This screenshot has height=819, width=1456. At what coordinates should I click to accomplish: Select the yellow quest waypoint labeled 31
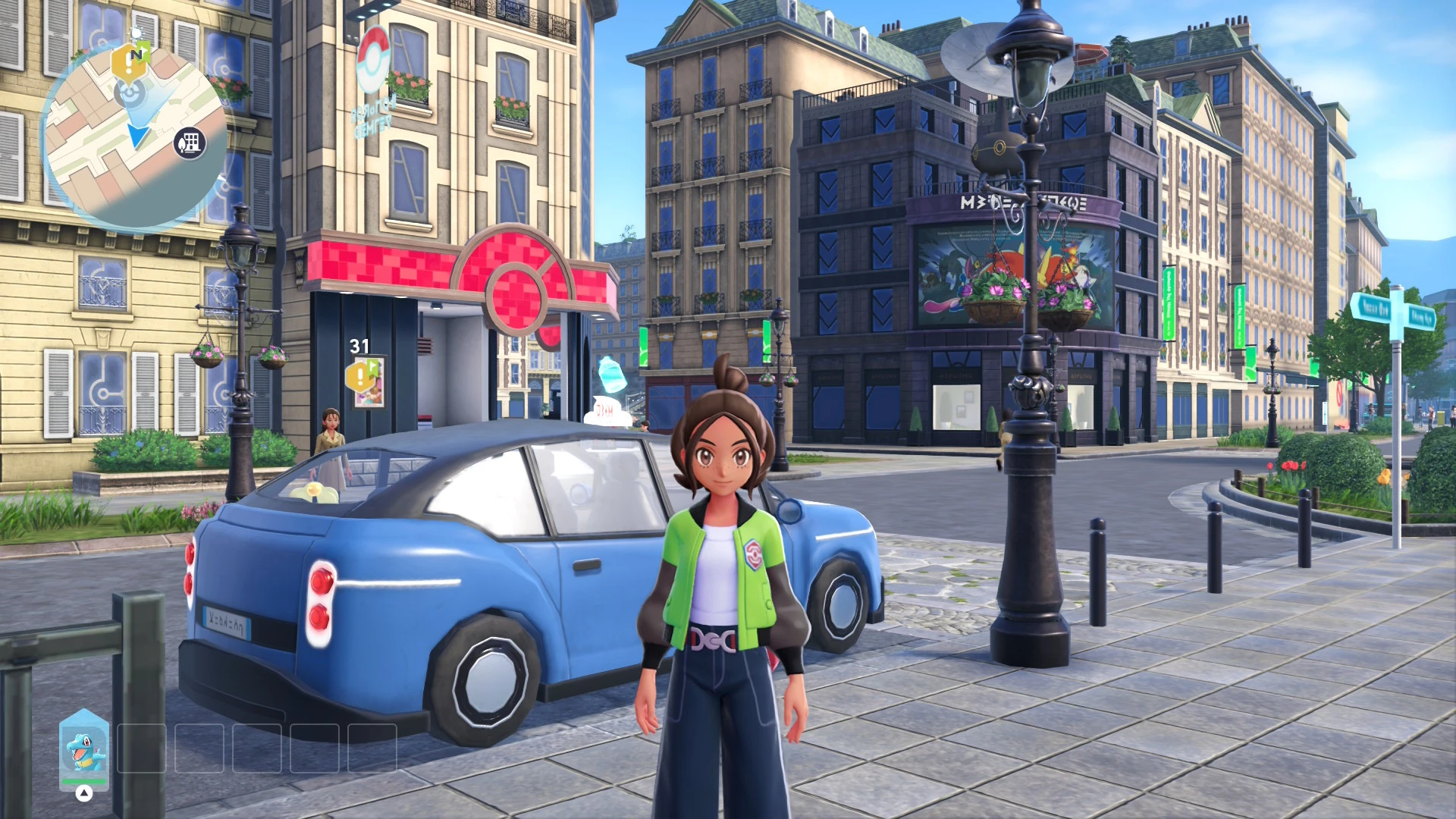tap(359, 376)
